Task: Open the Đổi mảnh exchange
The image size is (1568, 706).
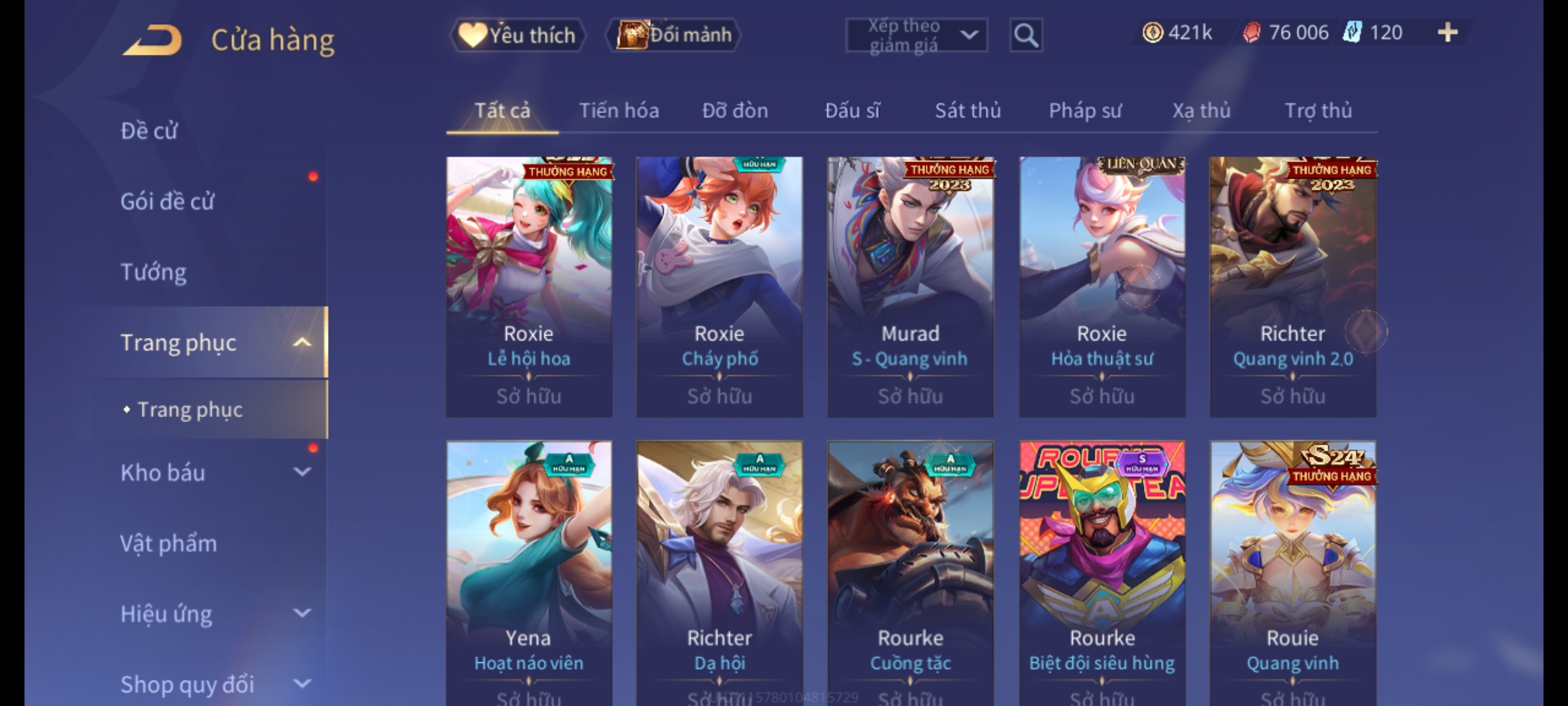Action: (x=674, y=35)
